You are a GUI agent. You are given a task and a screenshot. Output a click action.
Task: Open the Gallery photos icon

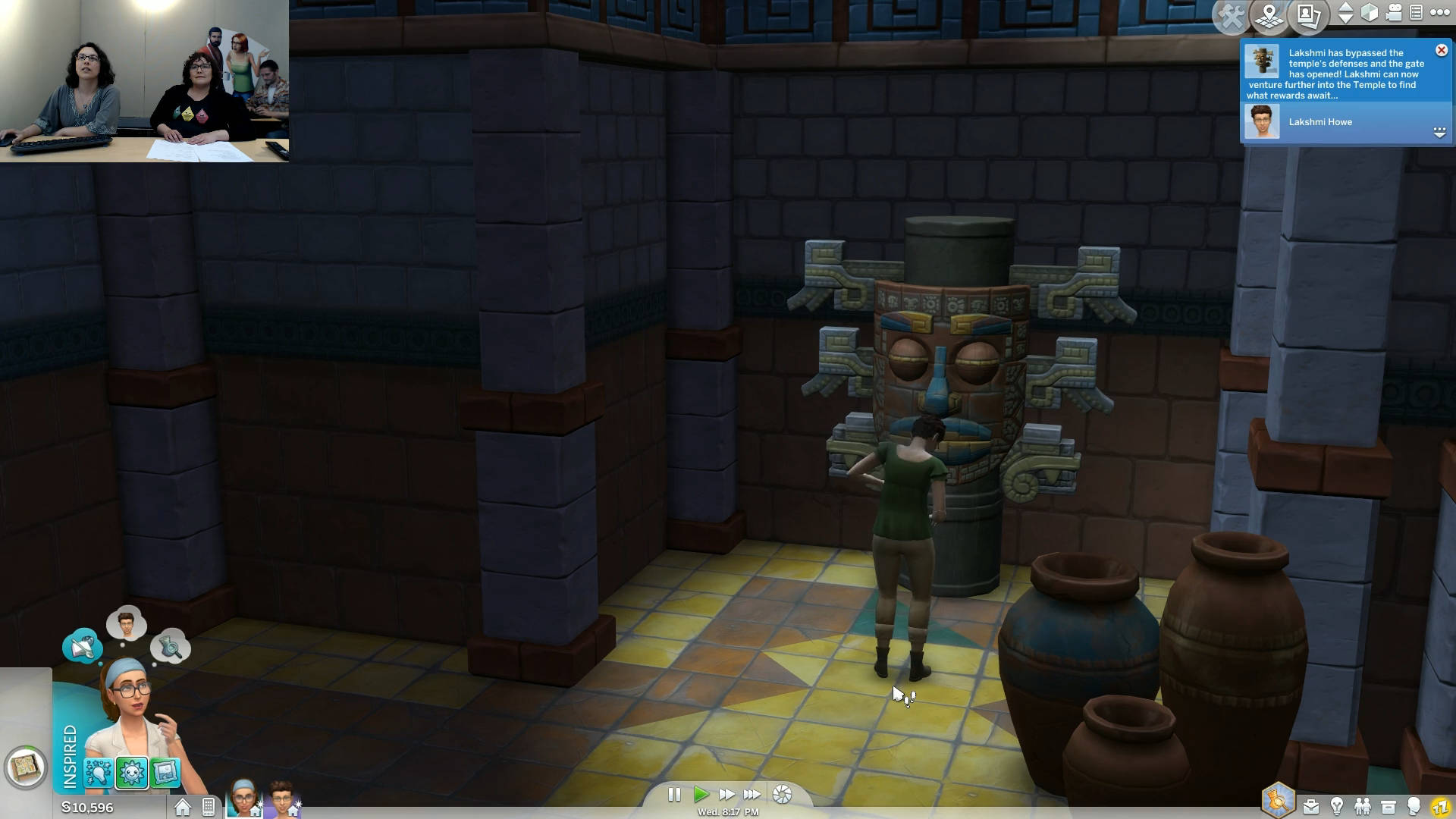coord(1308,16)
